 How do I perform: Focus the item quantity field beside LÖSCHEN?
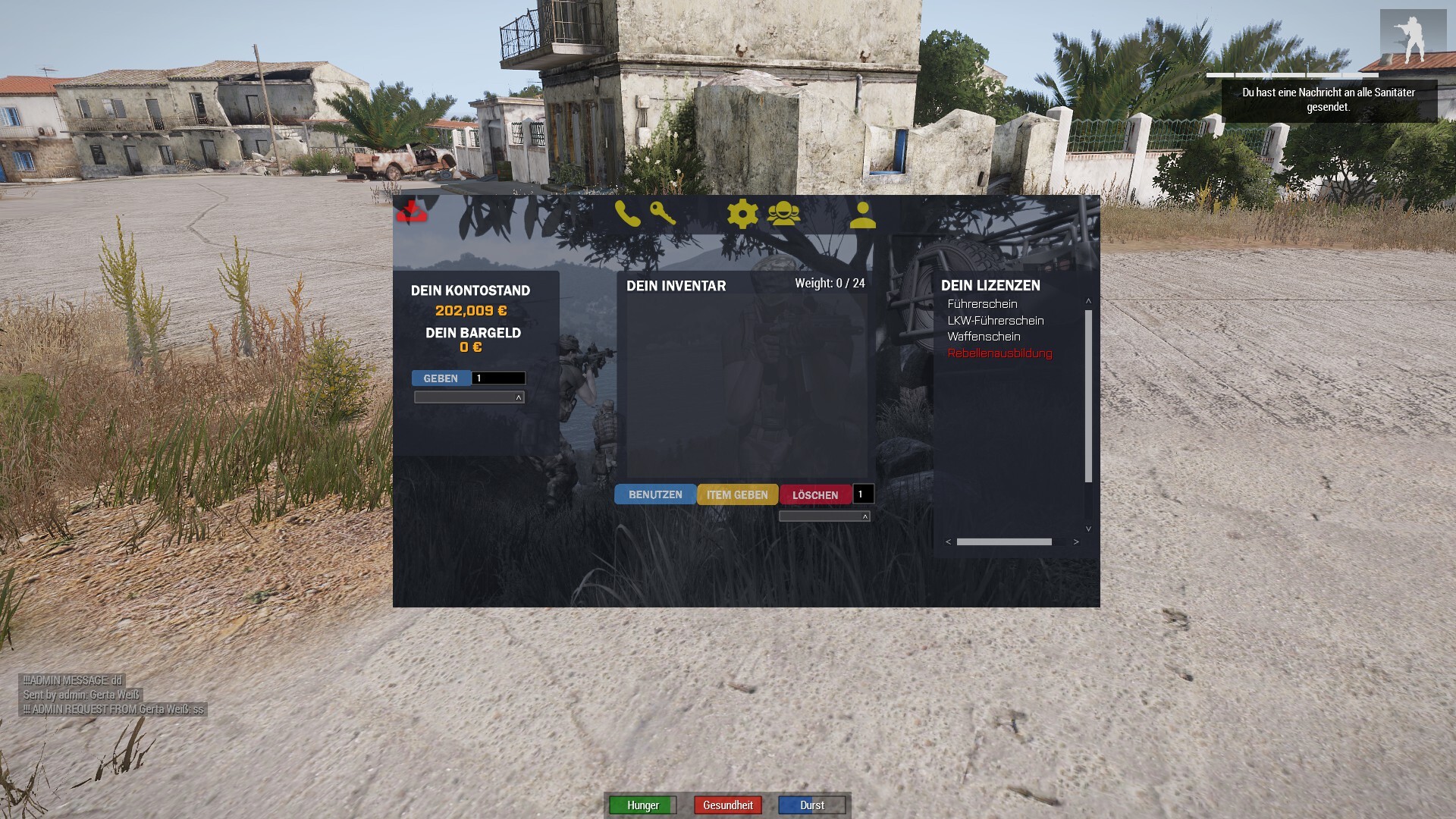[863, 494]
